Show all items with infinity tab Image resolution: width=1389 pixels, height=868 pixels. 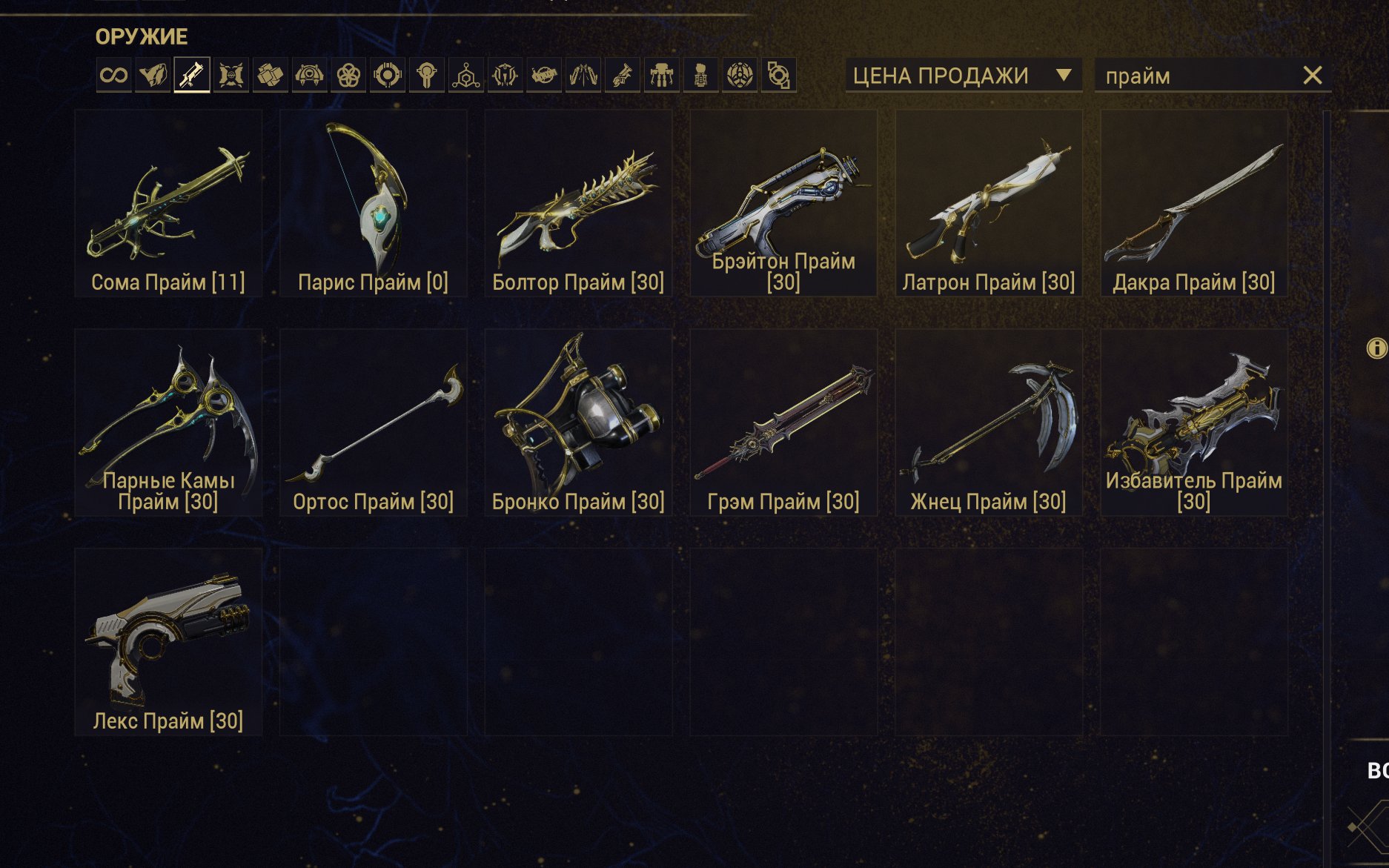click(114, 75)
